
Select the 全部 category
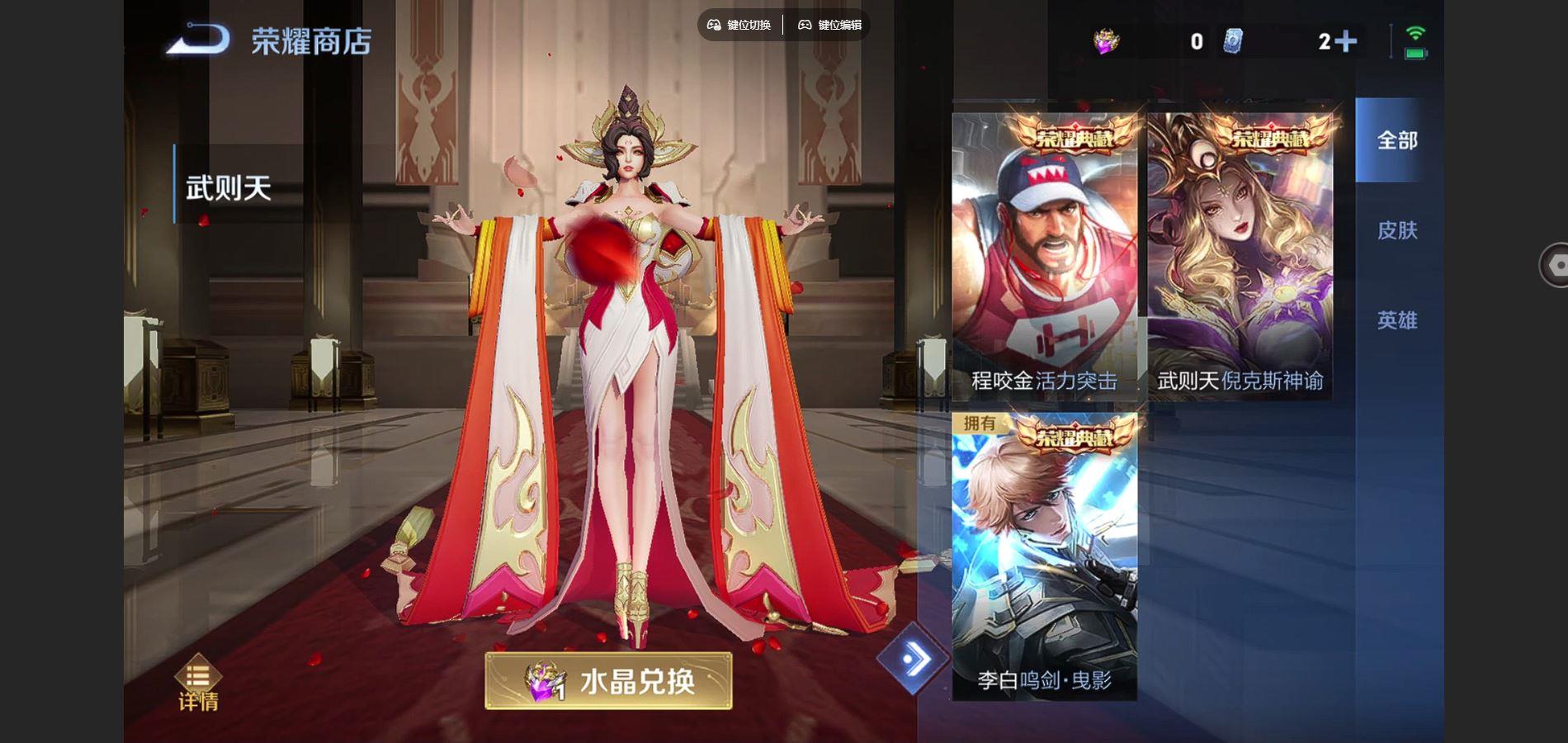[x=1396, y=140]
